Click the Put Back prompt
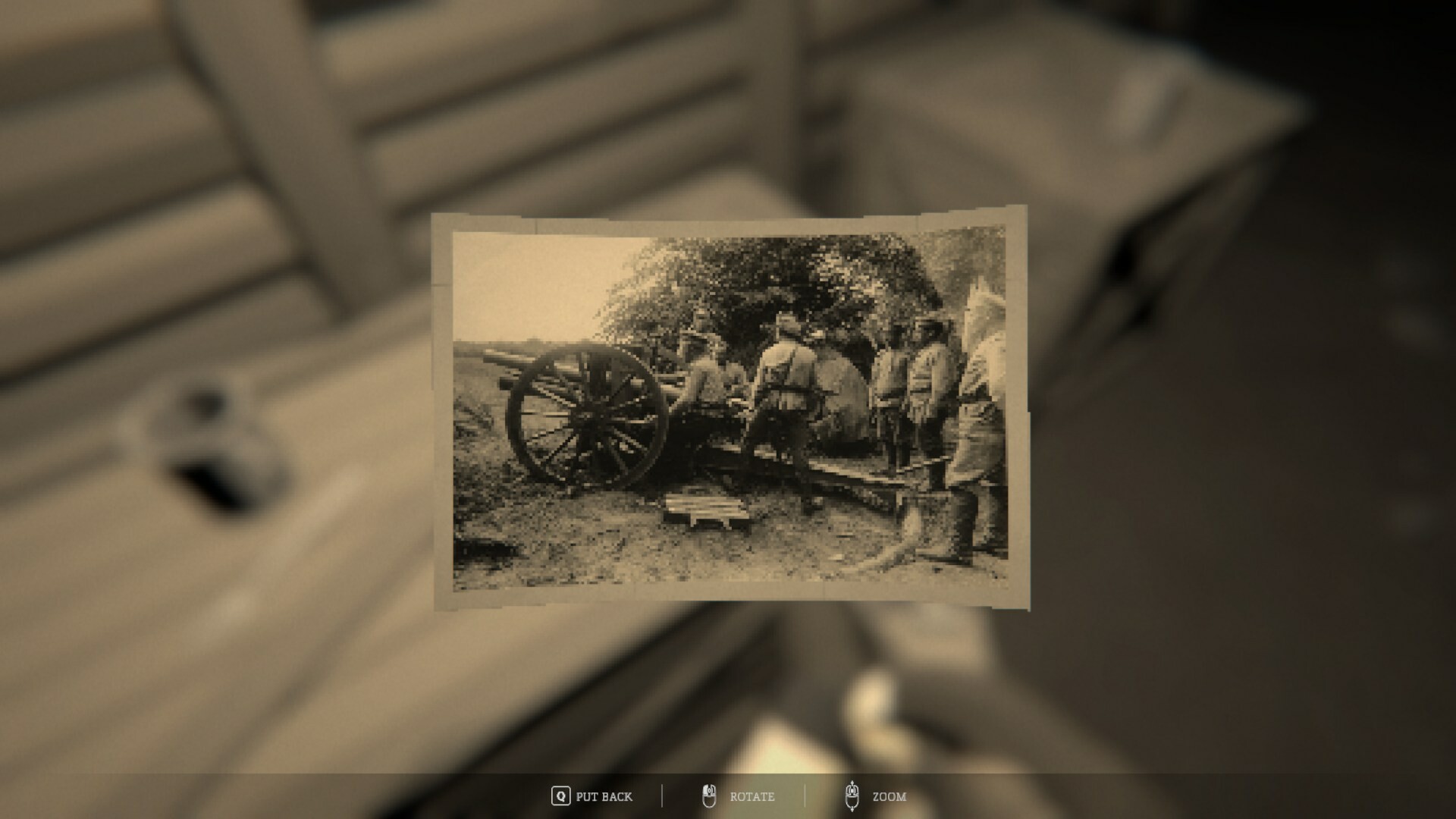 [x=604, y=797]
